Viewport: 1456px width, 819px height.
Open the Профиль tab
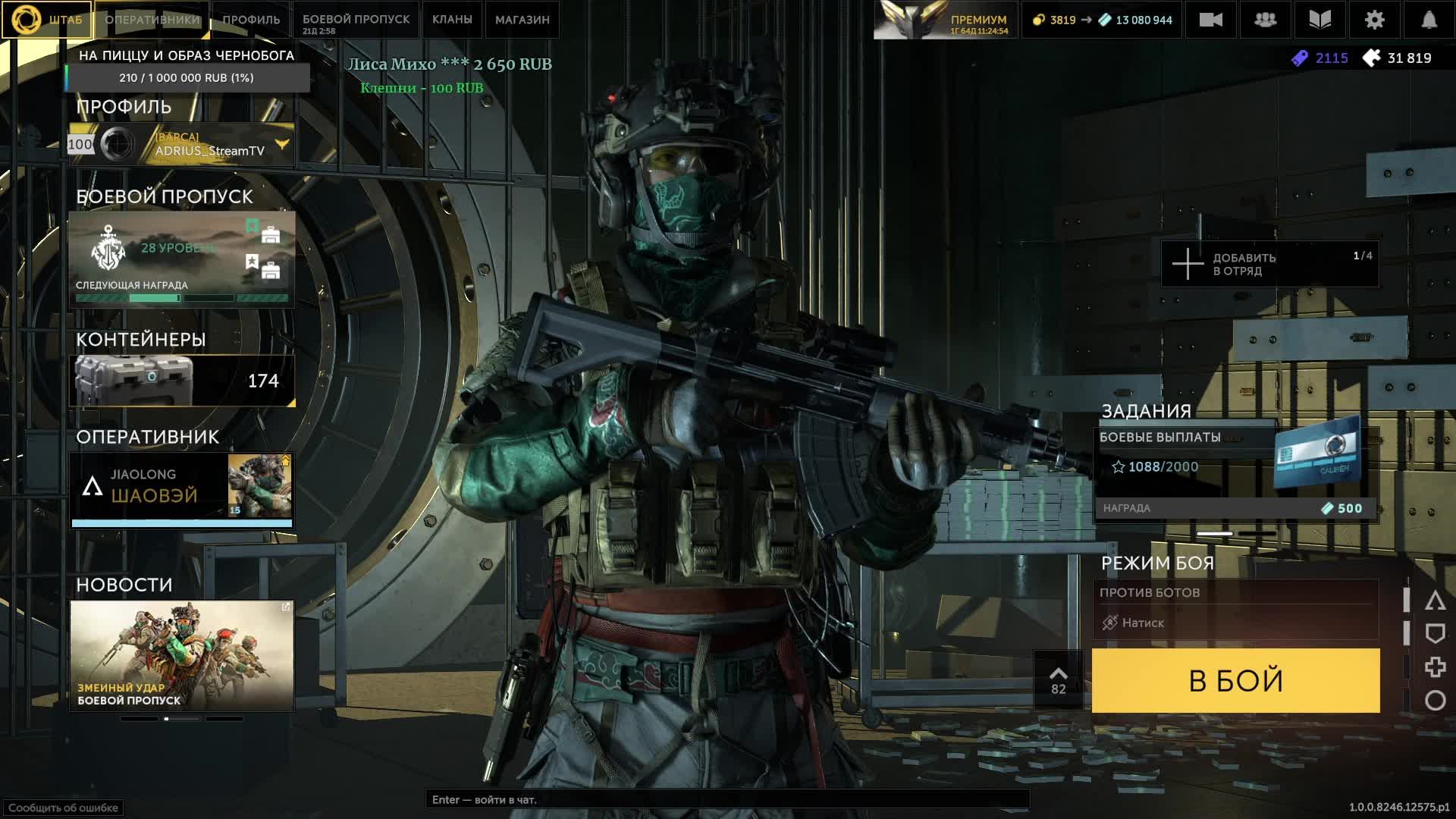point(251,20)
